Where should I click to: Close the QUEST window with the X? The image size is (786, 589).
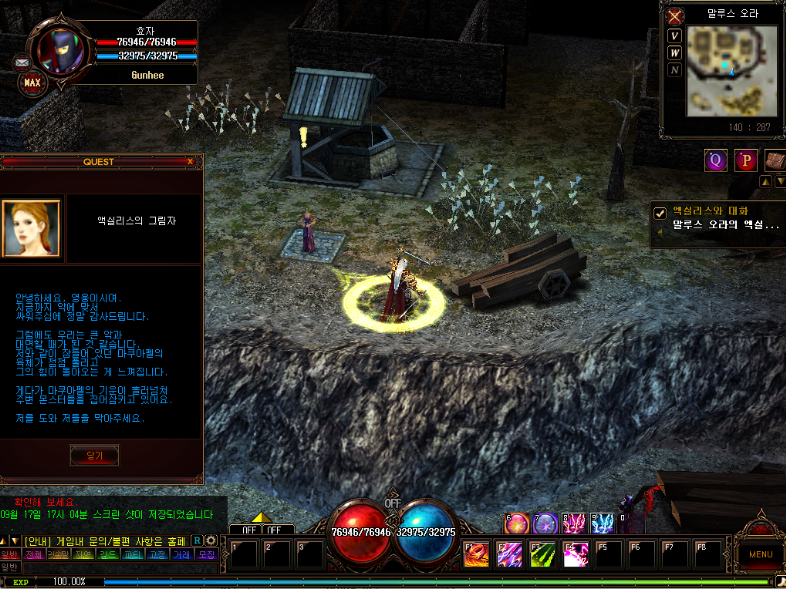190,161
